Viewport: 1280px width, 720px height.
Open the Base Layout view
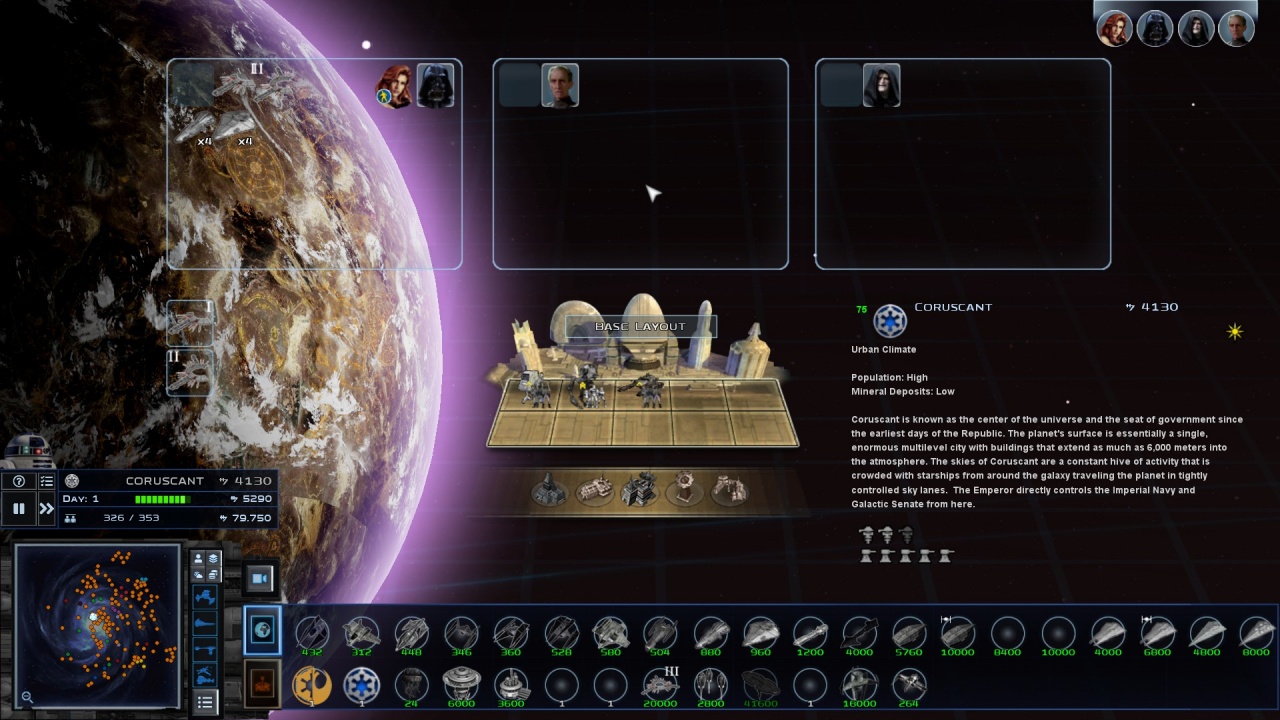click(641, 327)
